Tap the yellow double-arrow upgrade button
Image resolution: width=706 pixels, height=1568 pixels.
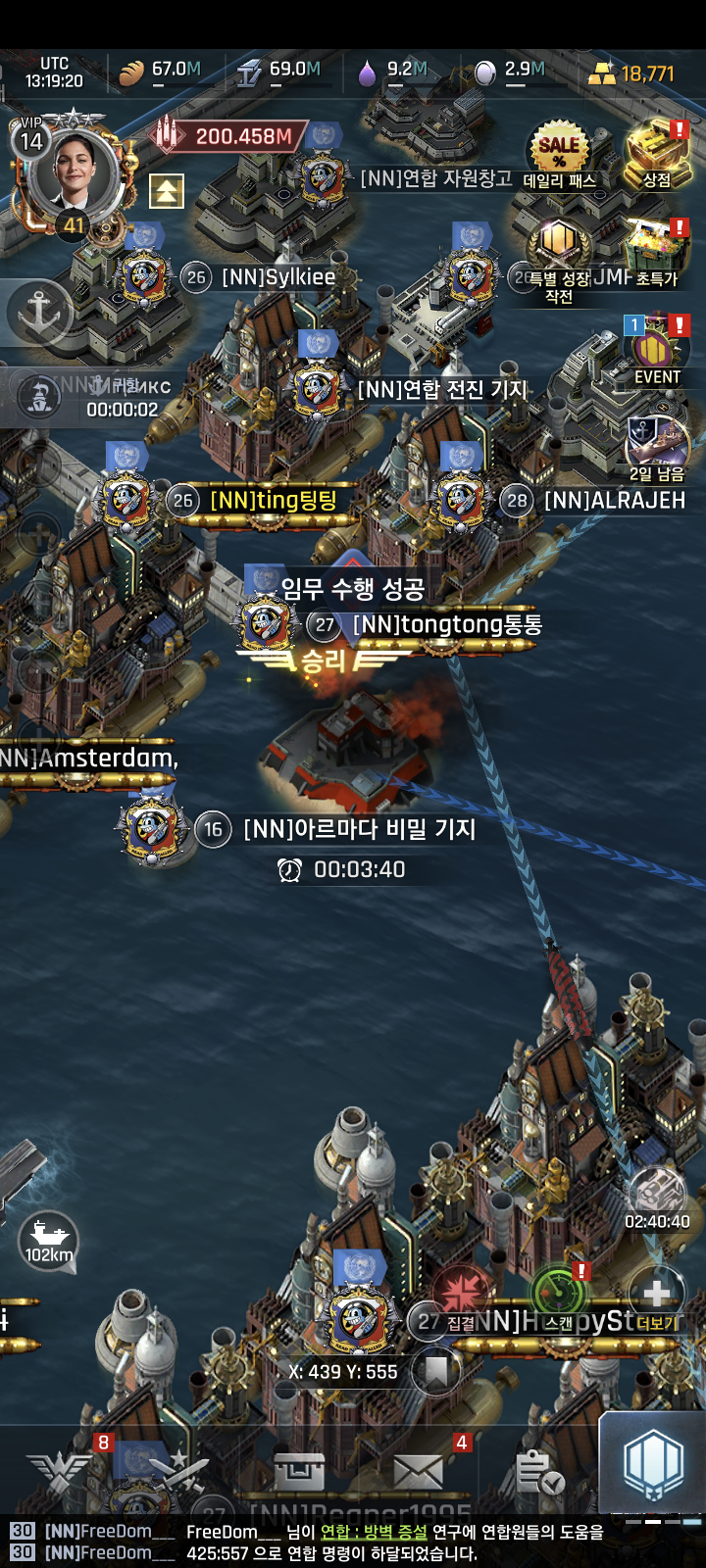coord(167,191)
